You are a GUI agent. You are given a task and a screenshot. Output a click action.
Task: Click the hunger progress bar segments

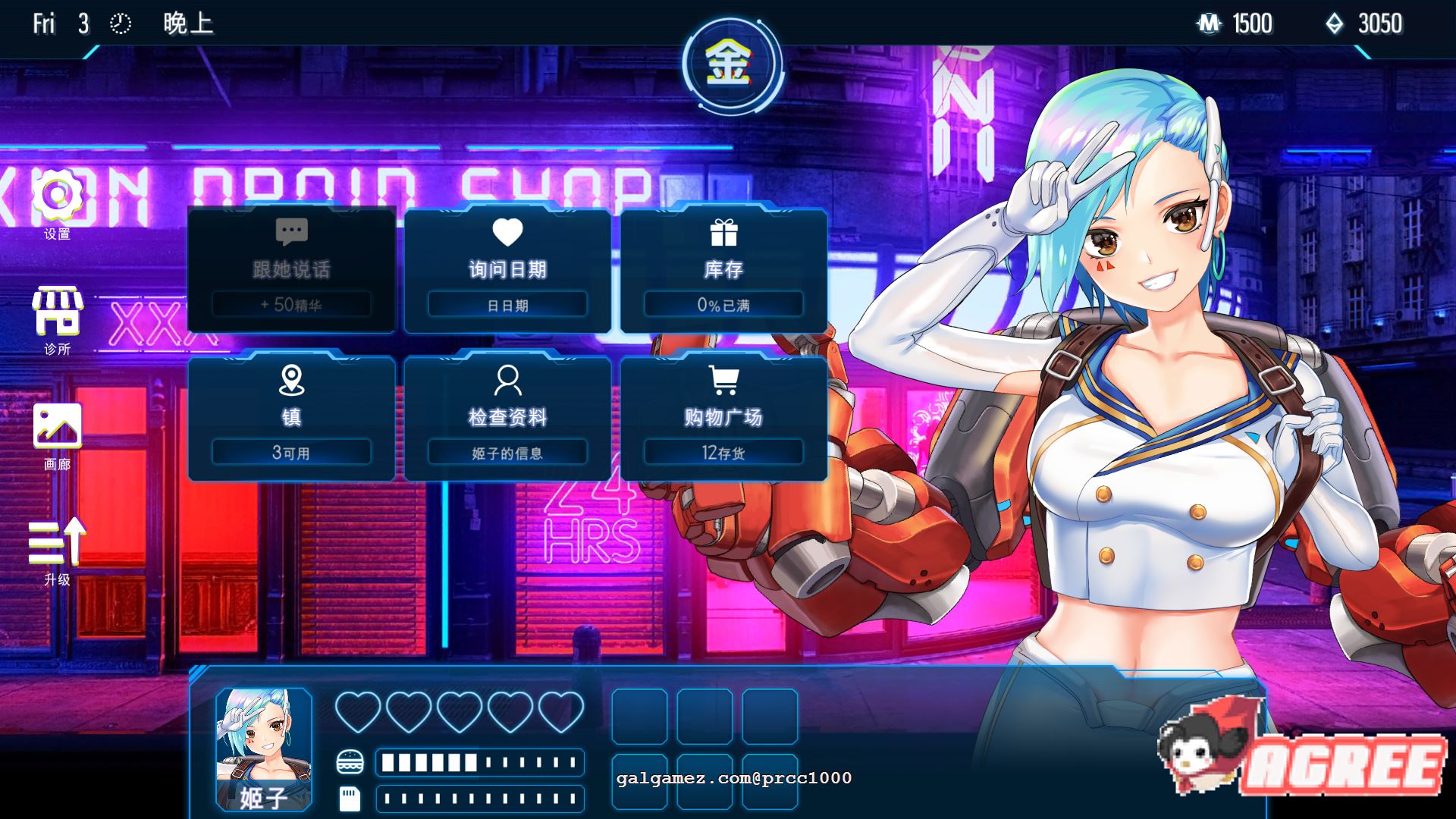click(x=479, y=763)
